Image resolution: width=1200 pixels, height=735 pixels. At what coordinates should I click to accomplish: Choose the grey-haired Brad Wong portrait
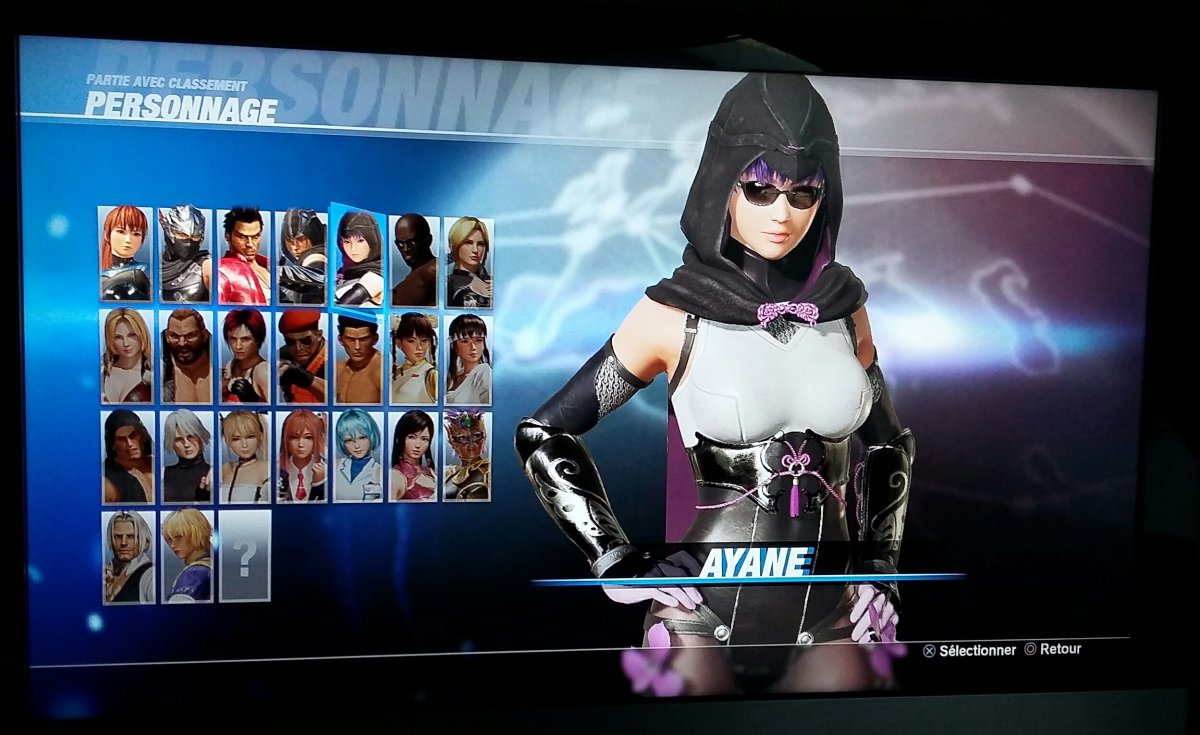[129, 556]
